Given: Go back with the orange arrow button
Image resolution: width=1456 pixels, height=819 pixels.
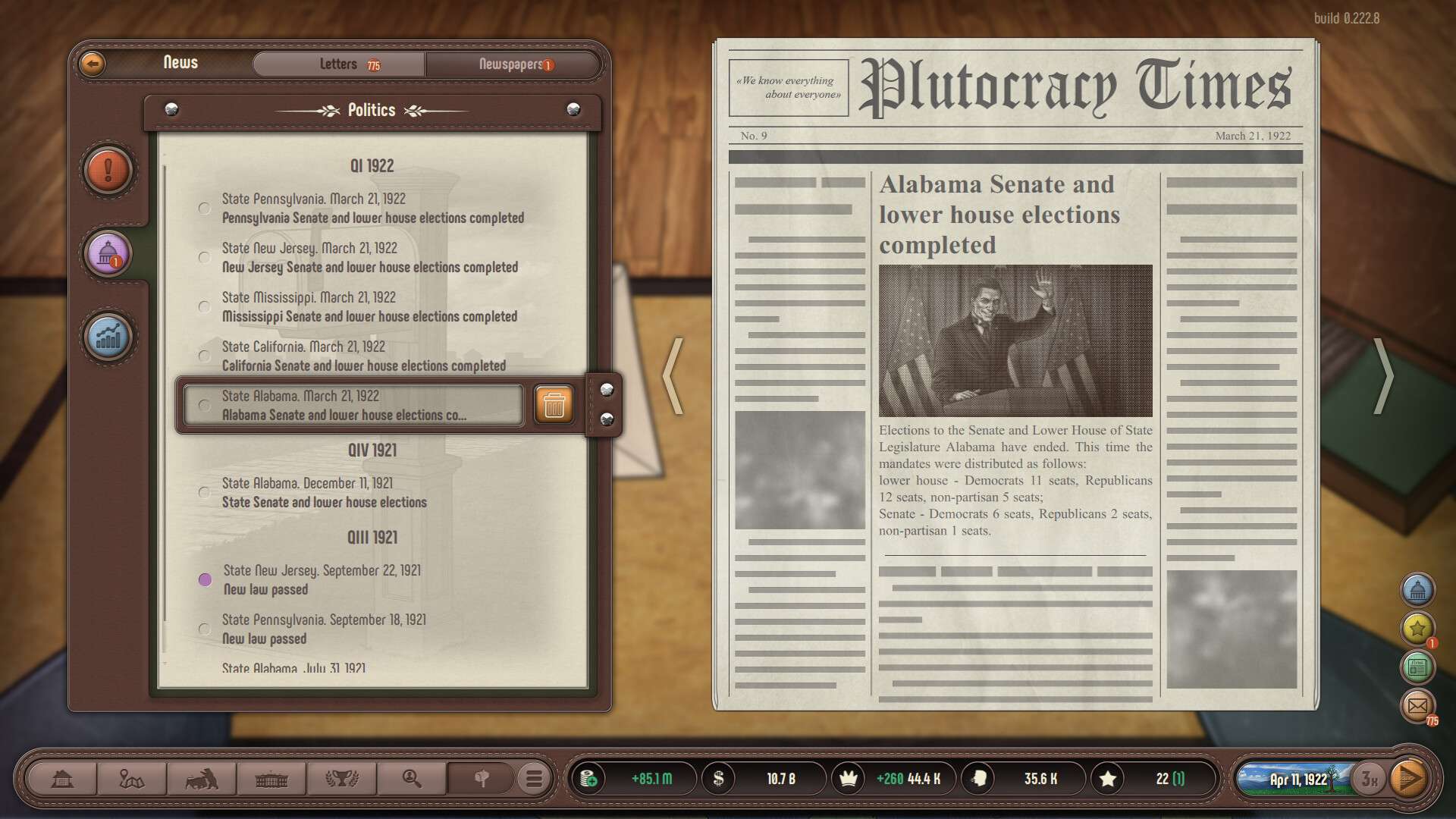Looking at the screenshot, I should click(x=93, y=64).
